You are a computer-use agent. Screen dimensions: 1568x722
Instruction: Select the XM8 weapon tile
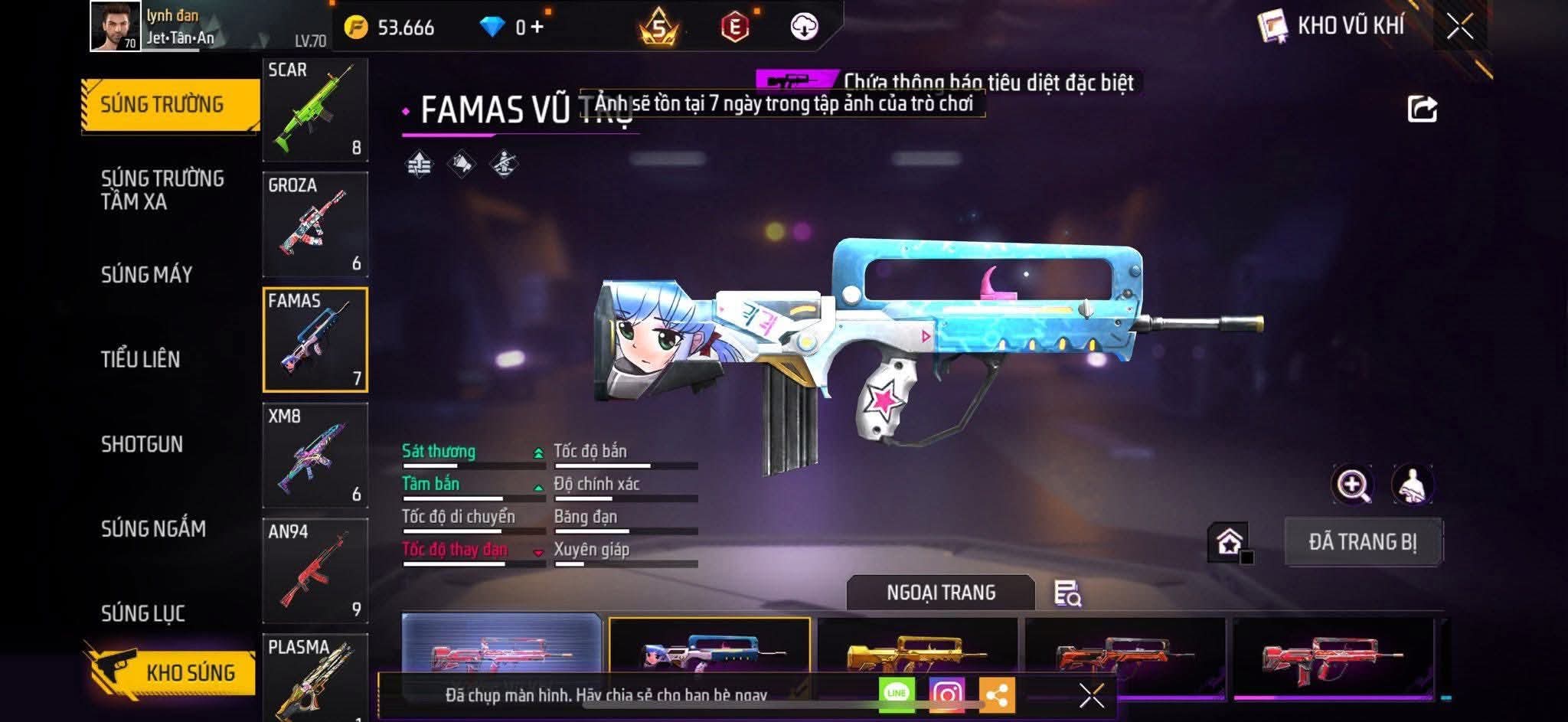315,456
